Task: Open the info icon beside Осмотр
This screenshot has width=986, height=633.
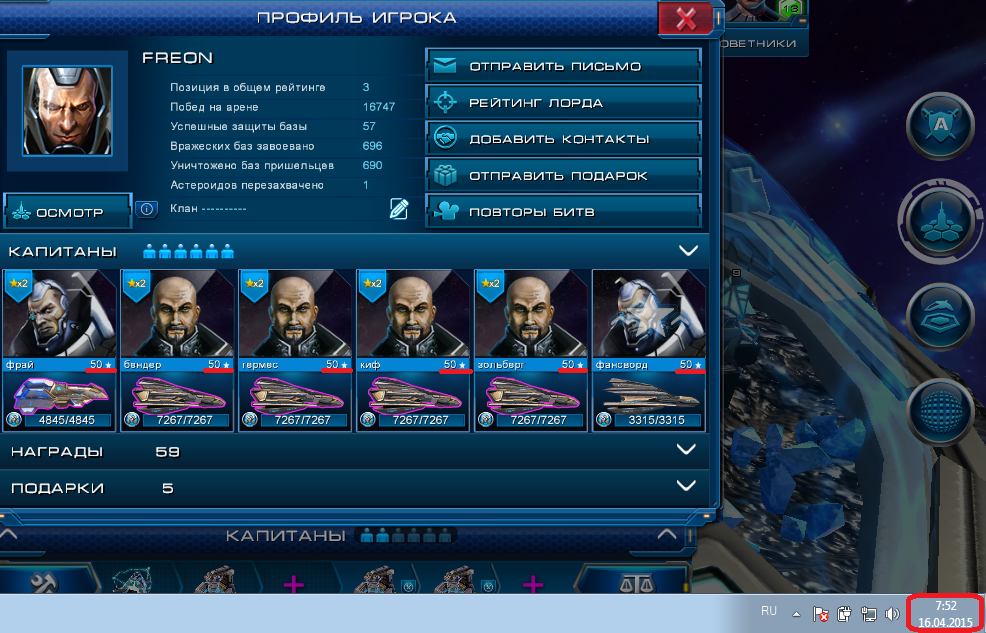Action: point(147,209)
